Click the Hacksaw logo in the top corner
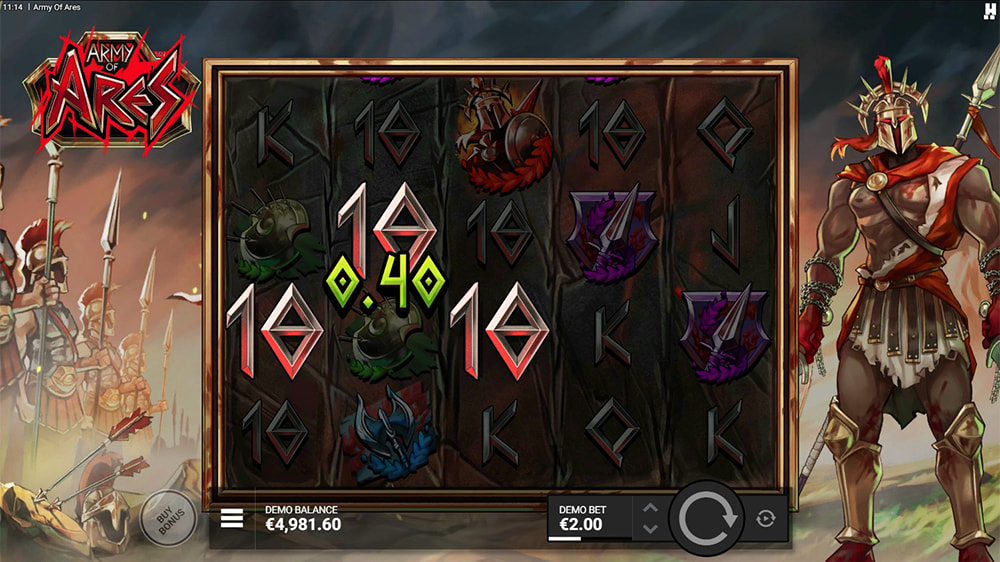Screen dimensions: 1000x562 (x=990, y=10)
